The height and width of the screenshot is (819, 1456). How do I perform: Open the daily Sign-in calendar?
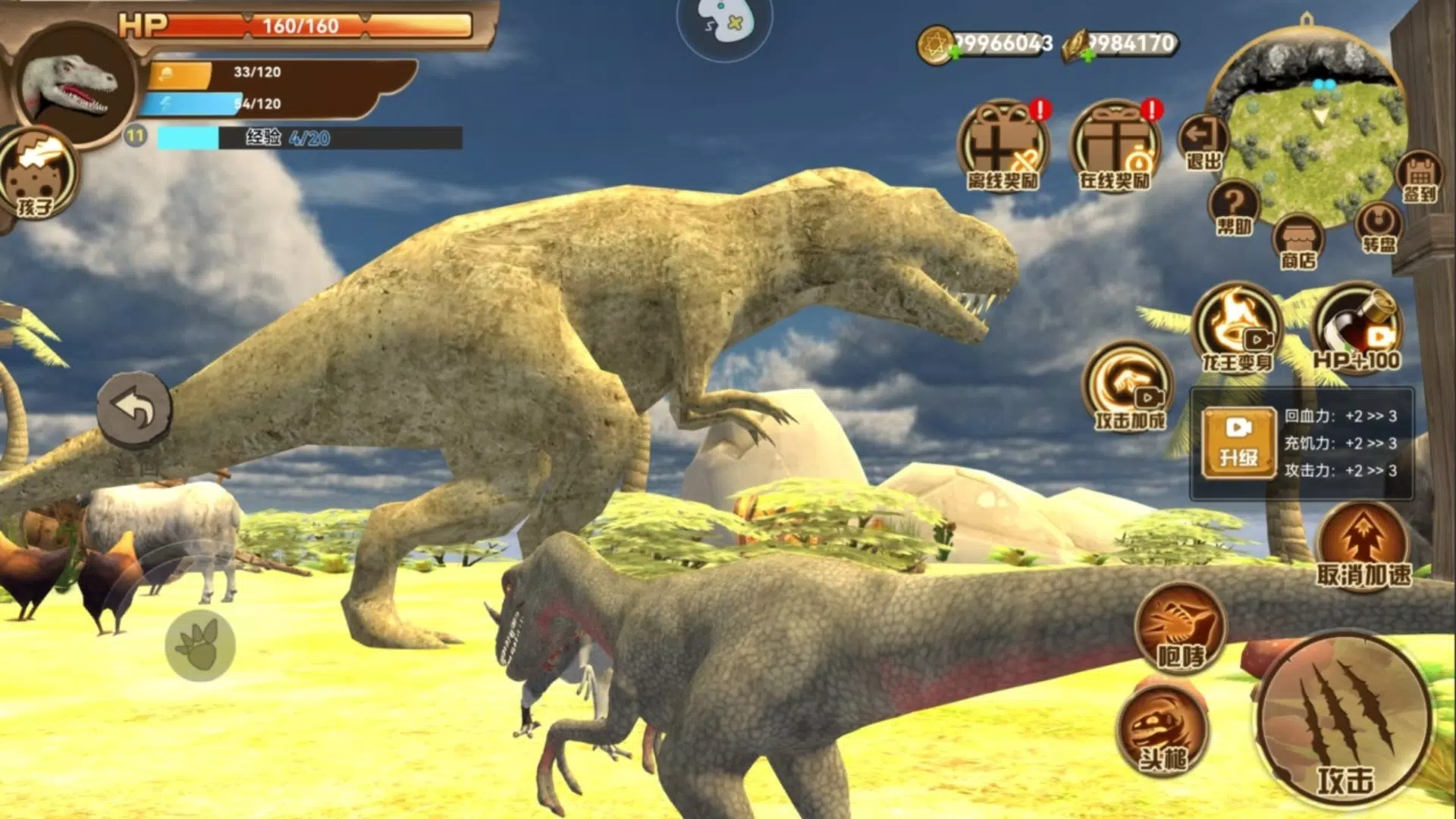click(x=1420, y=176)
